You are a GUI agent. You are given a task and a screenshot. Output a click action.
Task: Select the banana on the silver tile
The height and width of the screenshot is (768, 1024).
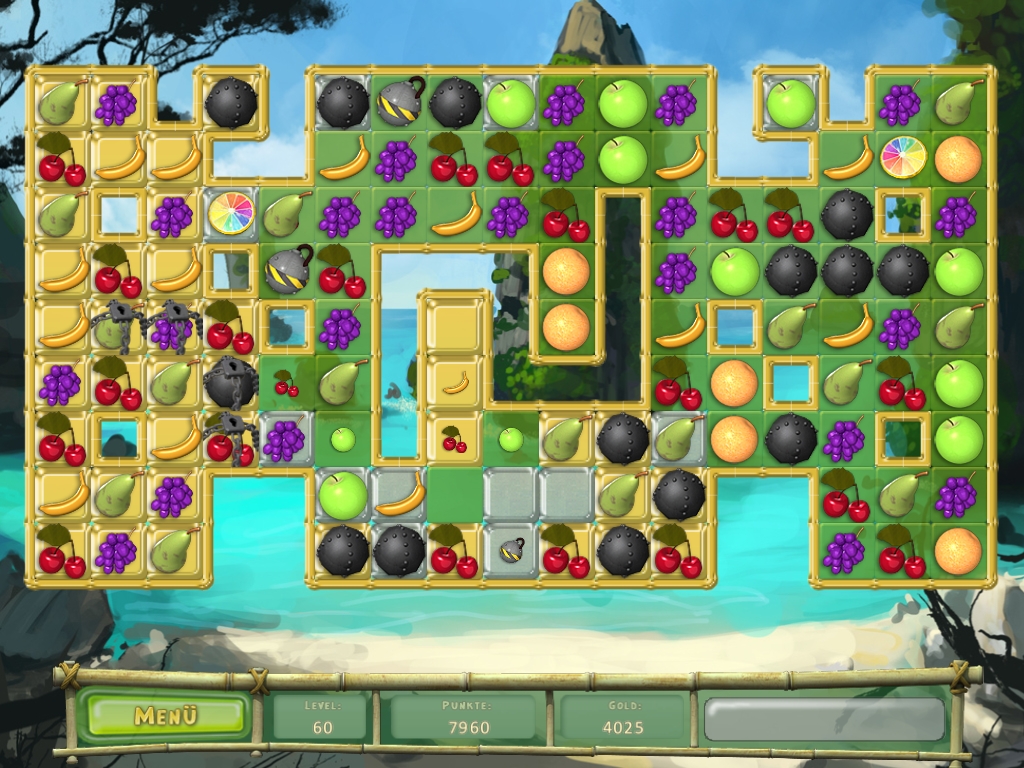[x=399, y=494]
